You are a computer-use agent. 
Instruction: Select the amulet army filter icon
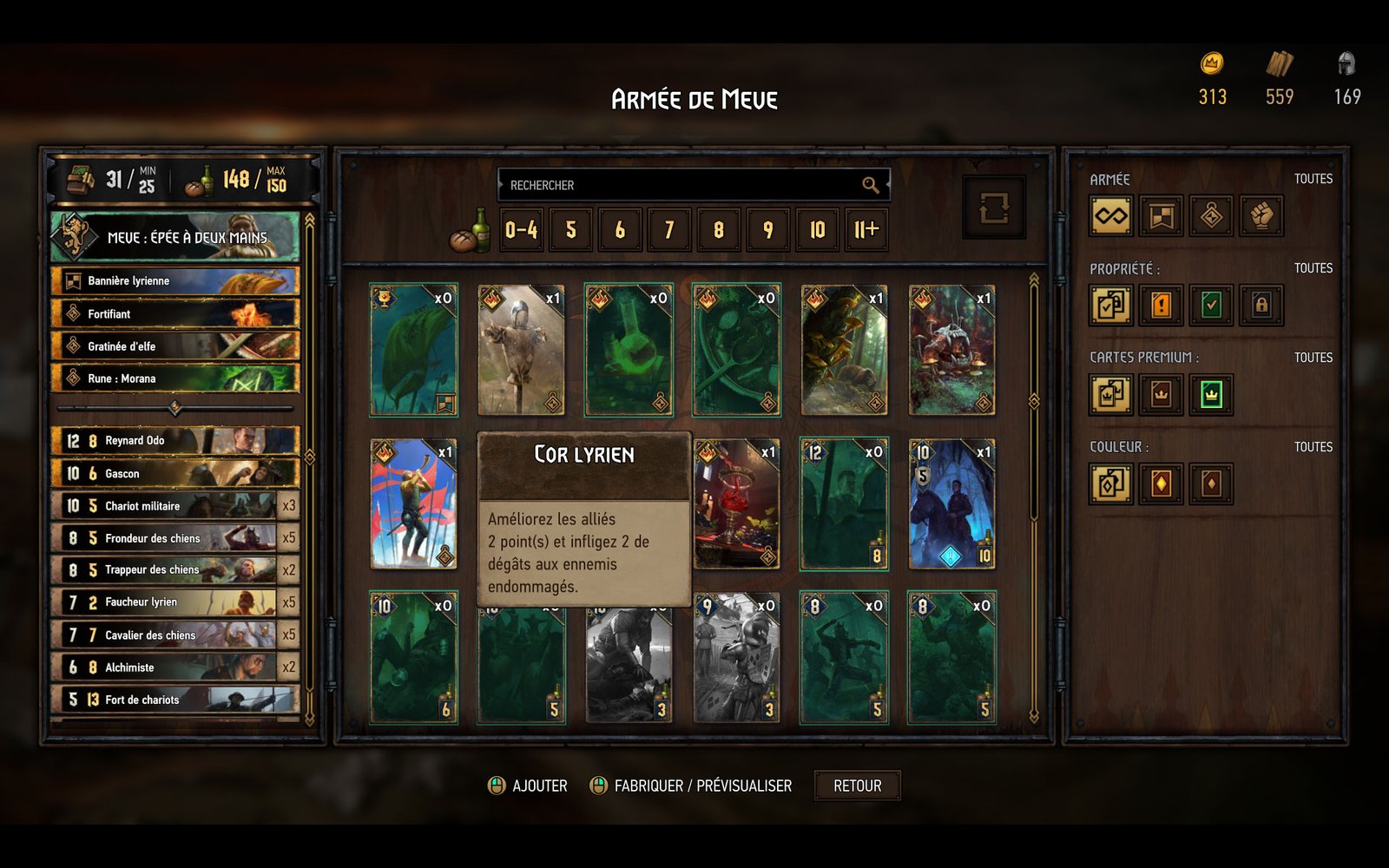(x=1212, y=215)
